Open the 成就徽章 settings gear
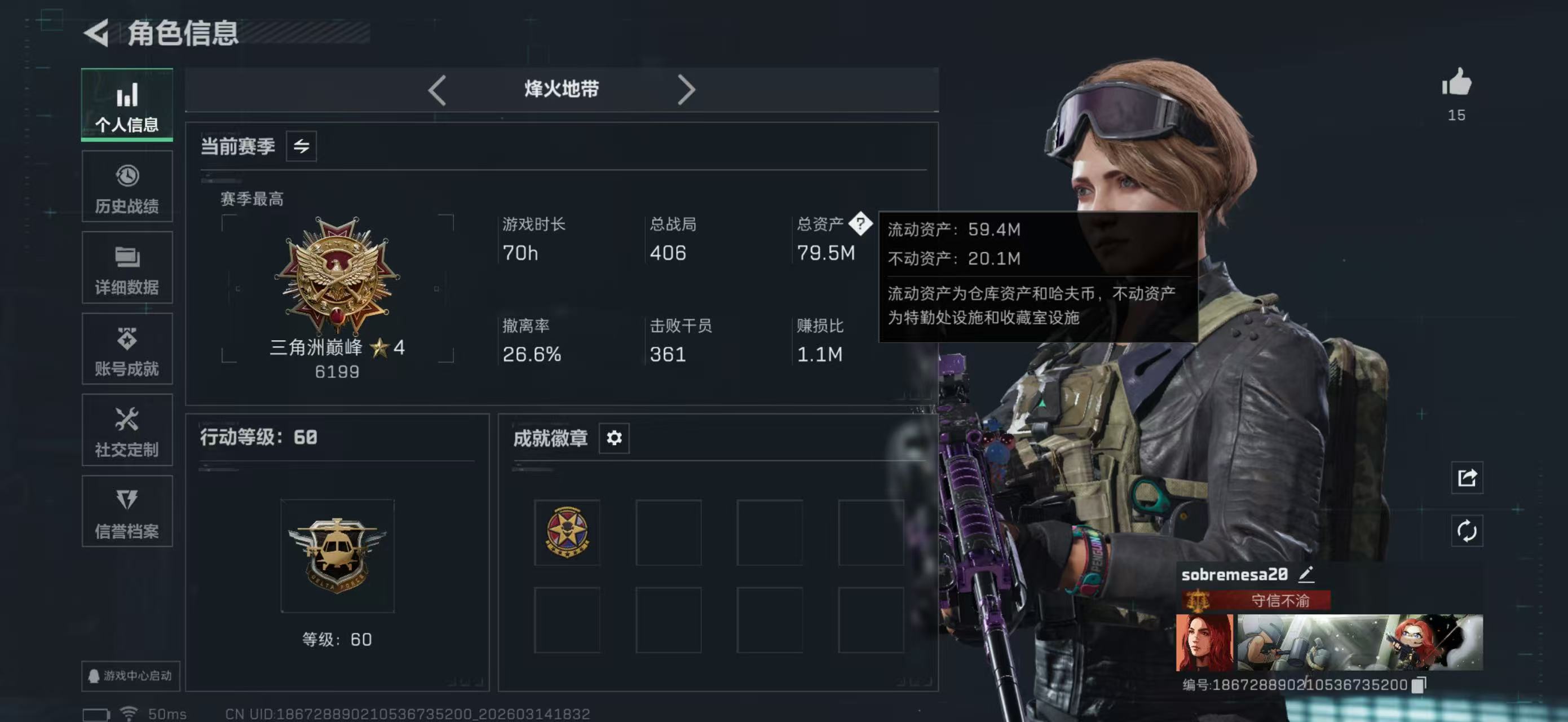Viewport: 1568px width, 722px height. tap(614, 438)
